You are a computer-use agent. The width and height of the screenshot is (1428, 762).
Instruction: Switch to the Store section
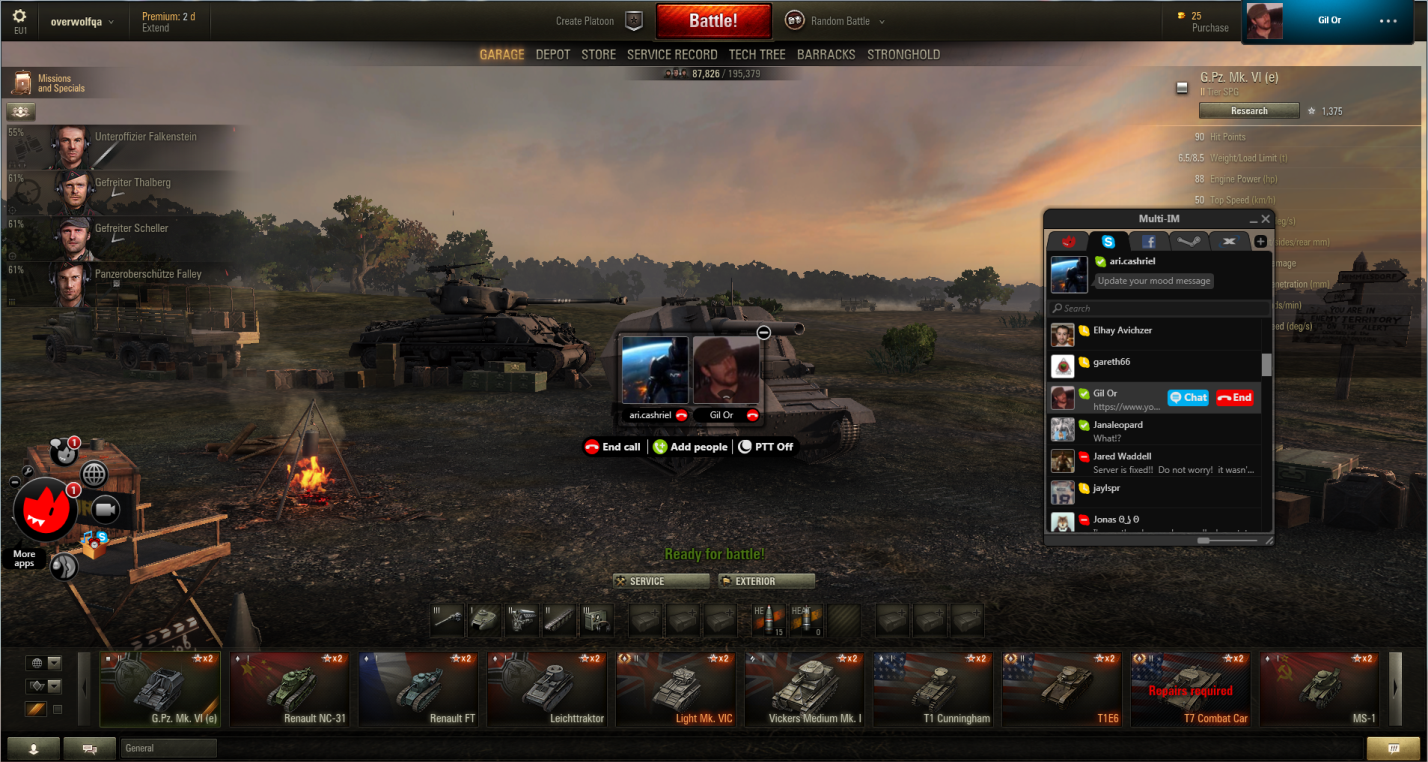pos(598,55)
